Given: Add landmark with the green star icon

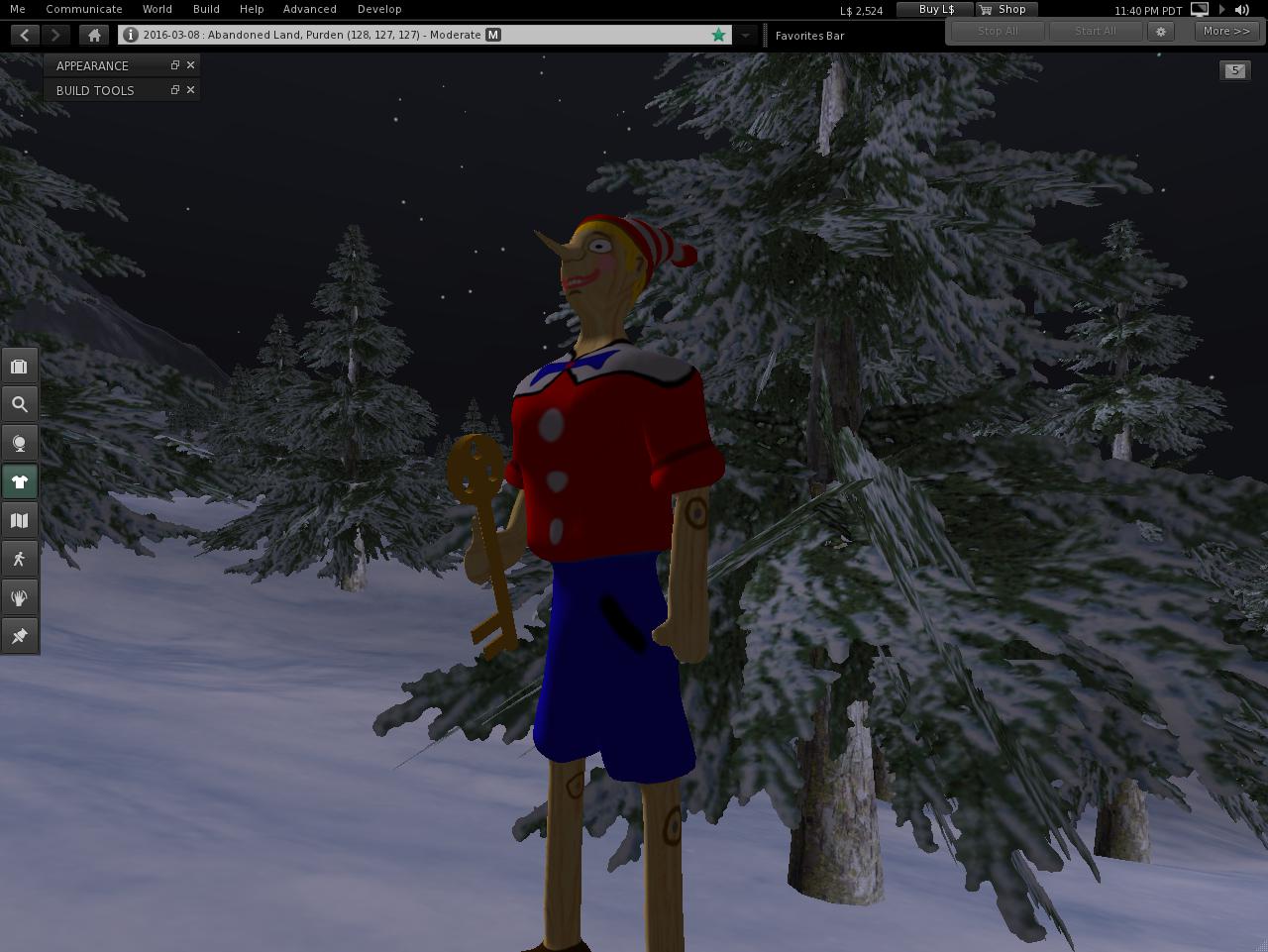Looking at the screenshot, I should (x=718, y=35).
